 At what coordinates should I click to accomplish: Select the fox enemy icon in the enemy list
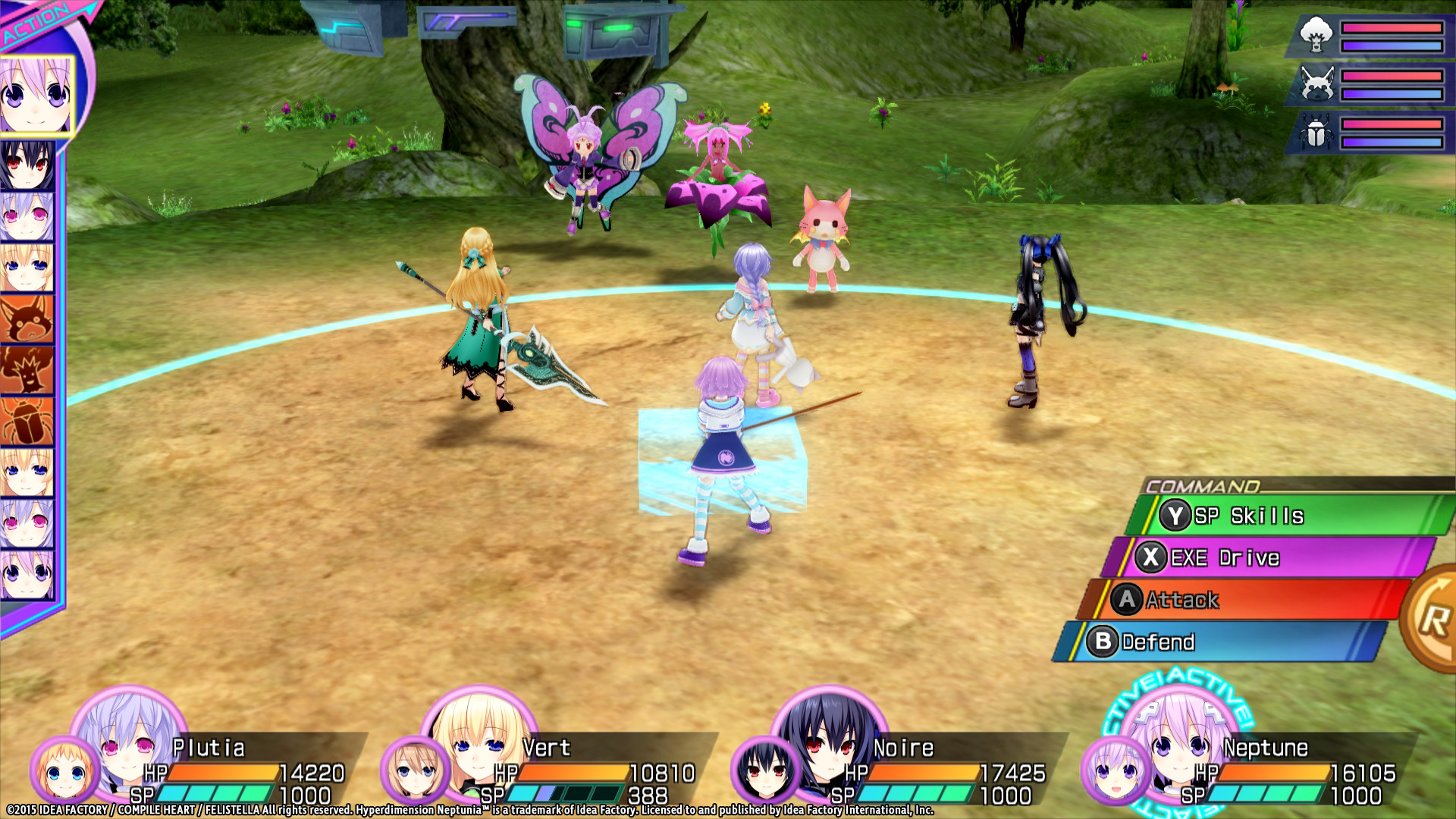[1317, 82]
